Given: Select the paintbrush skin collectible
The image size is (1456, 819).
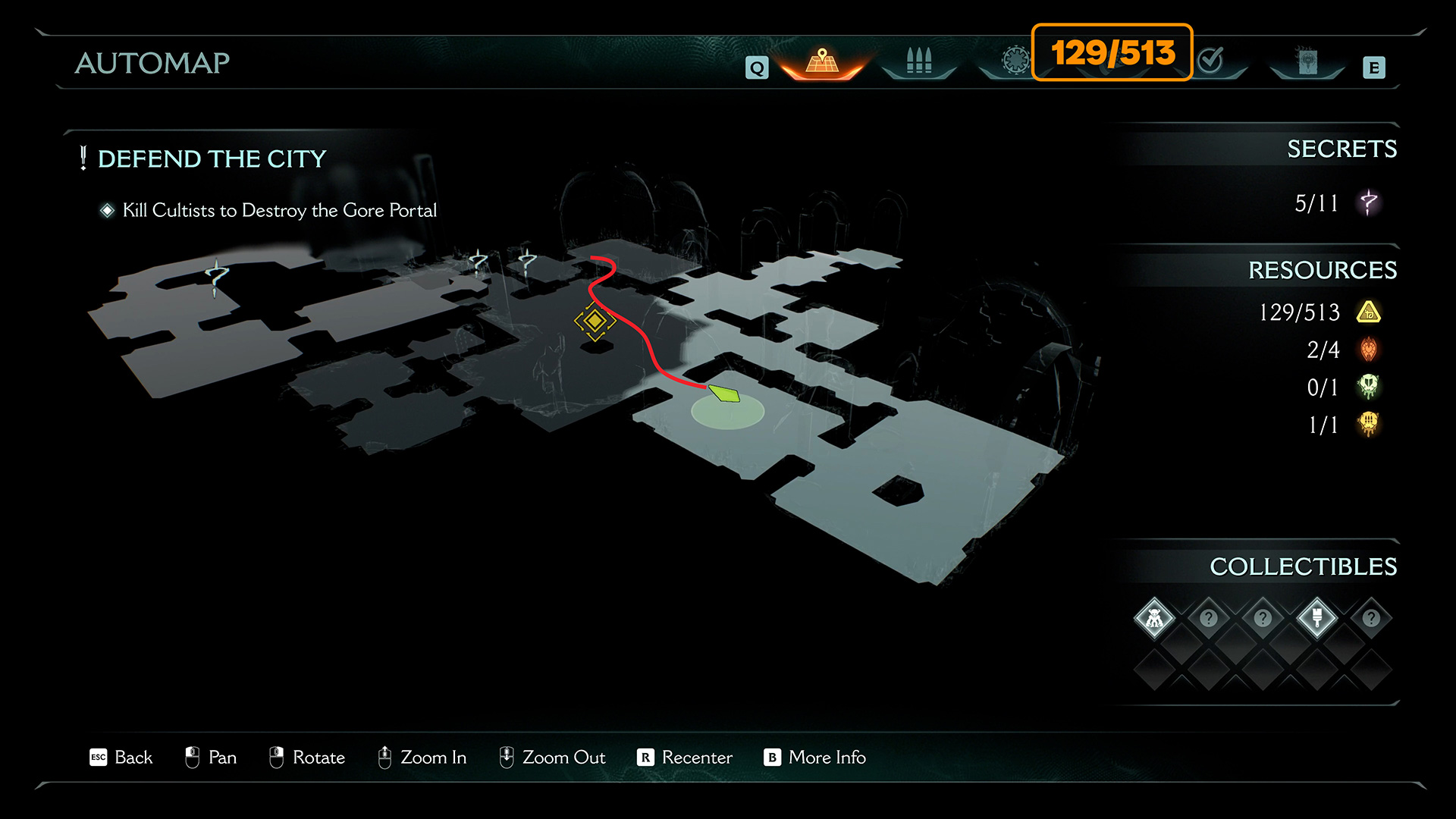Looking at the screenshot, I should point(1317,619).
